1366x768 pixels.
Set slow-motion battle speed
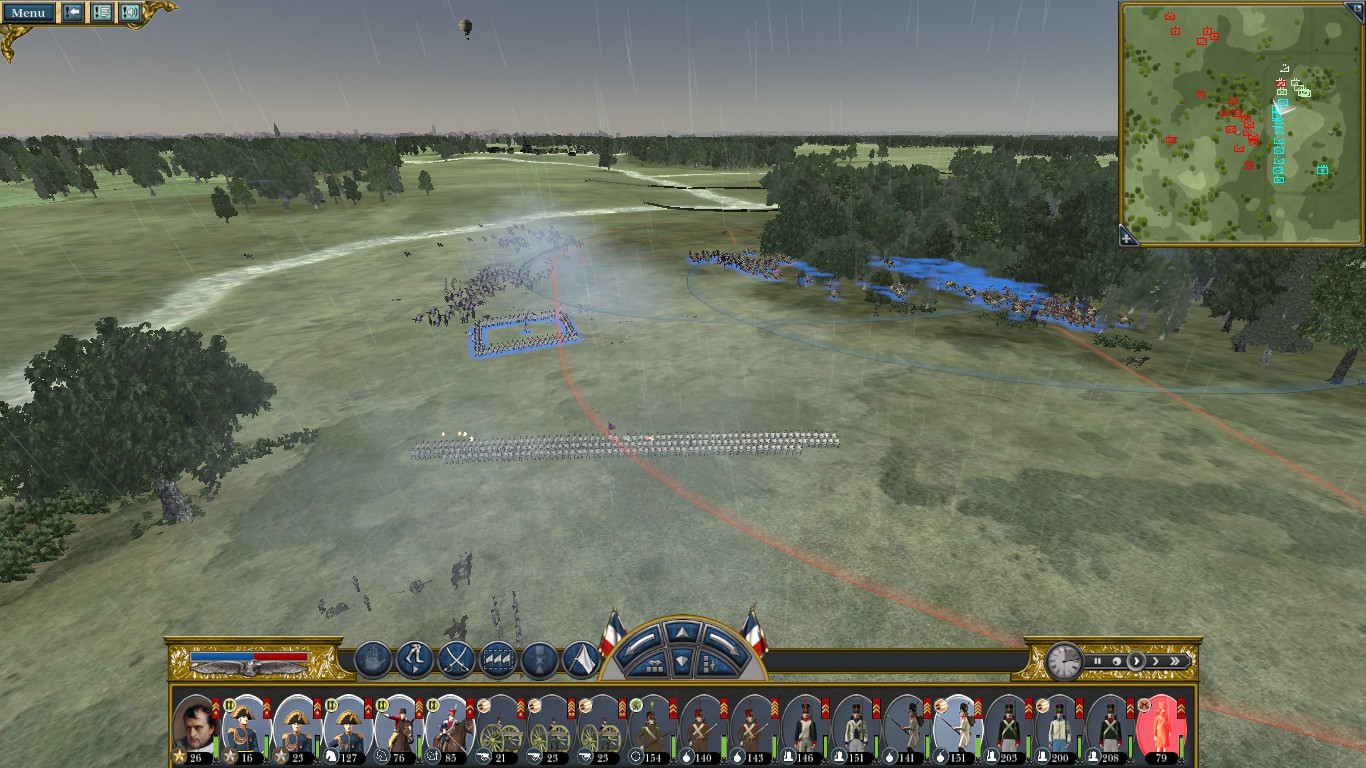coord(1116,661)
